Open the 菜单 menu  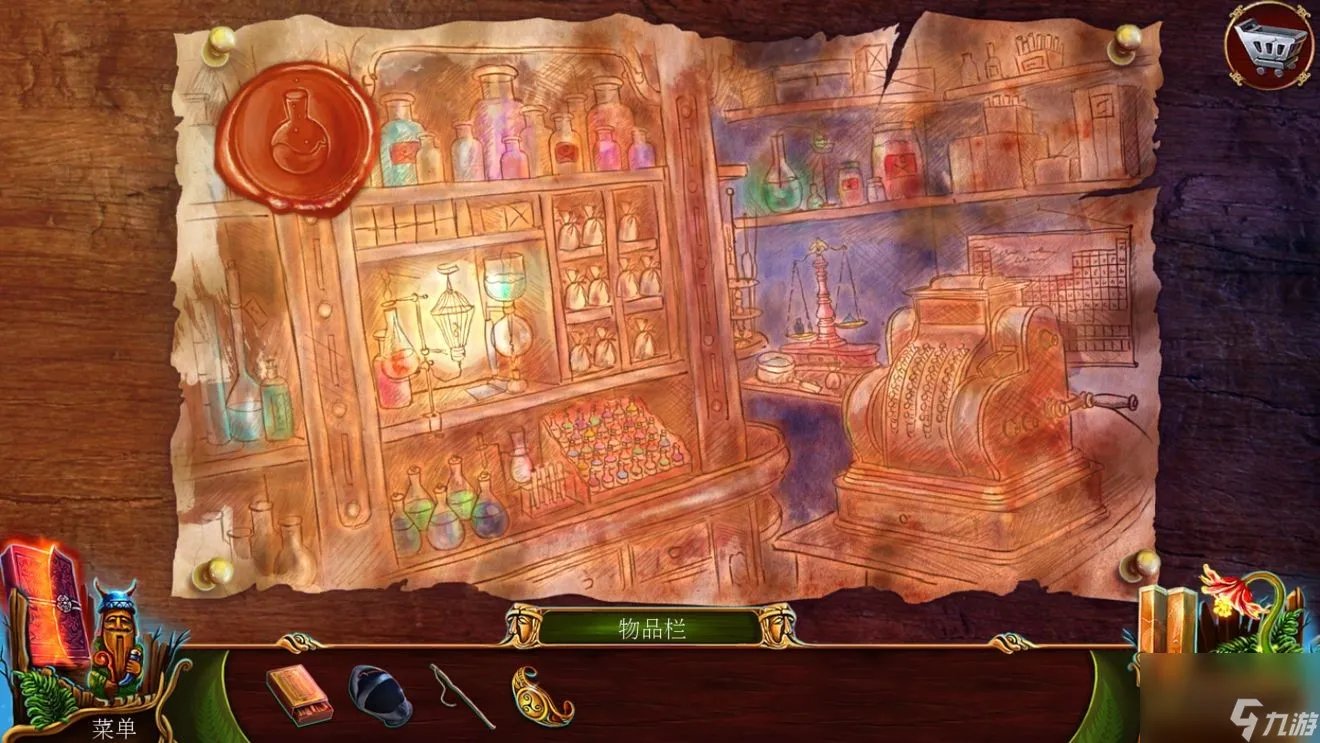pyautogui.click(x=113, y=729)
